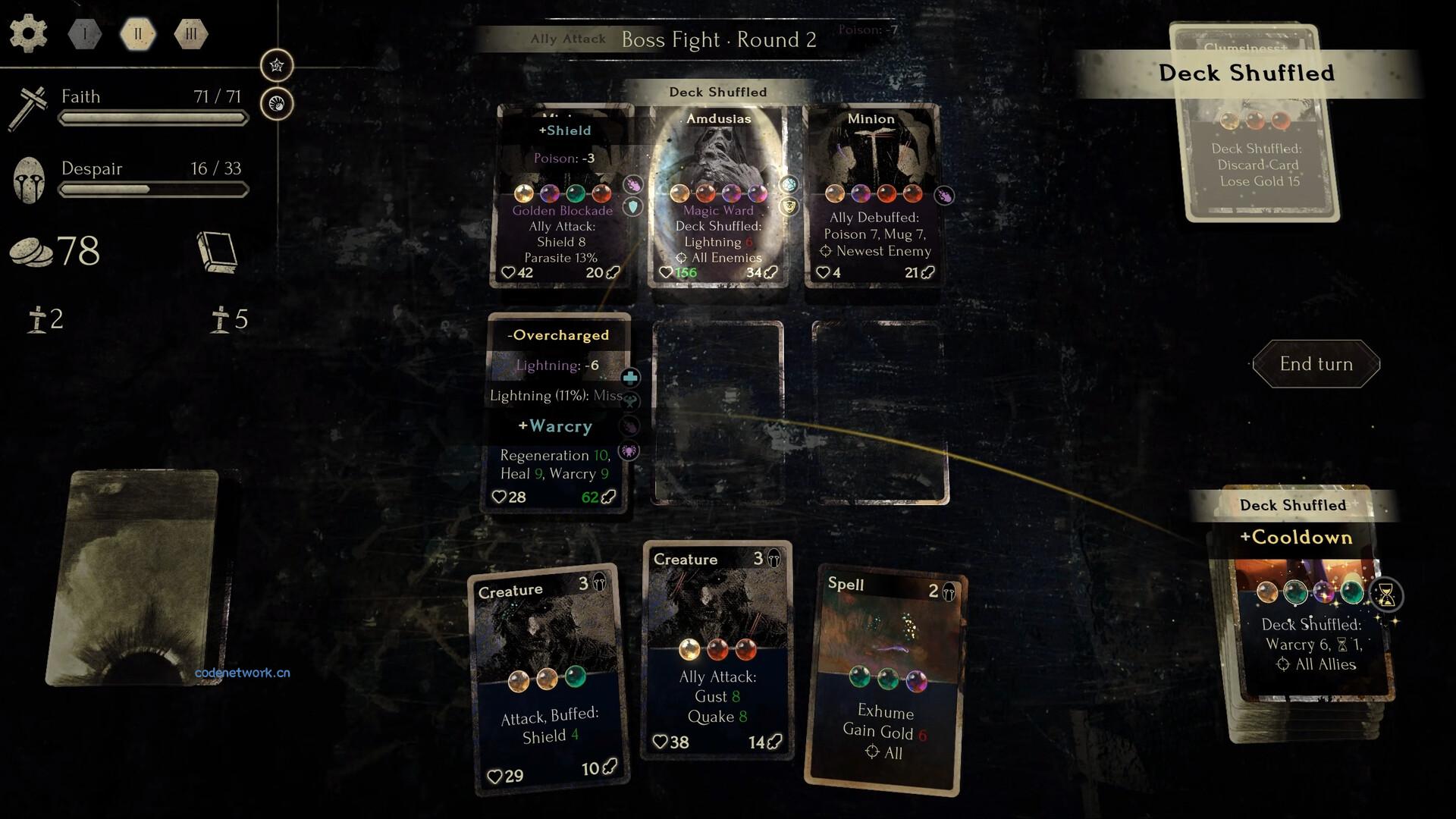Open the book icon
This screenshot has height=819, width=1456.
[218, 252]
